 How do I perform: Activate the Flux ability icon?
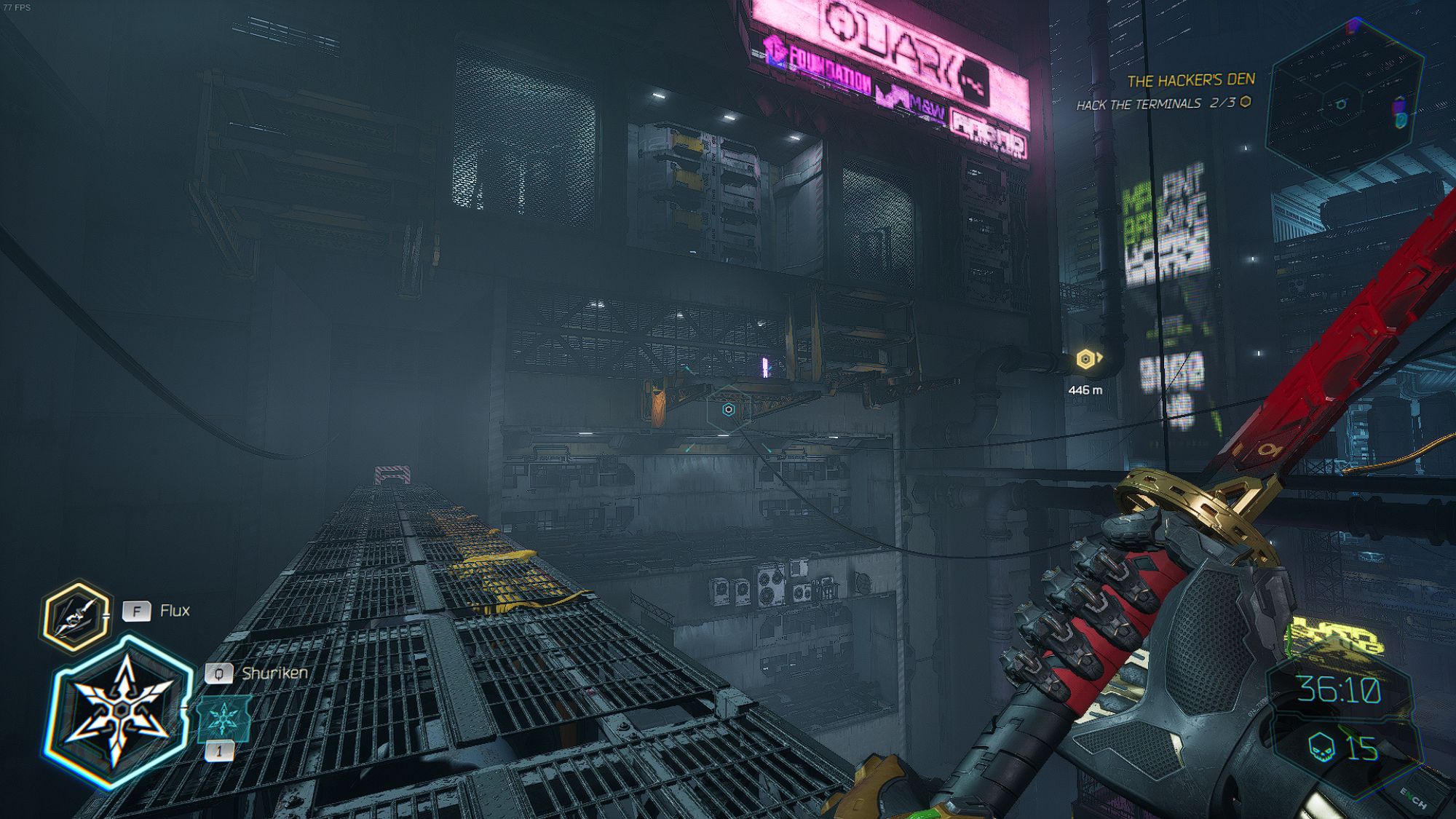76,616
